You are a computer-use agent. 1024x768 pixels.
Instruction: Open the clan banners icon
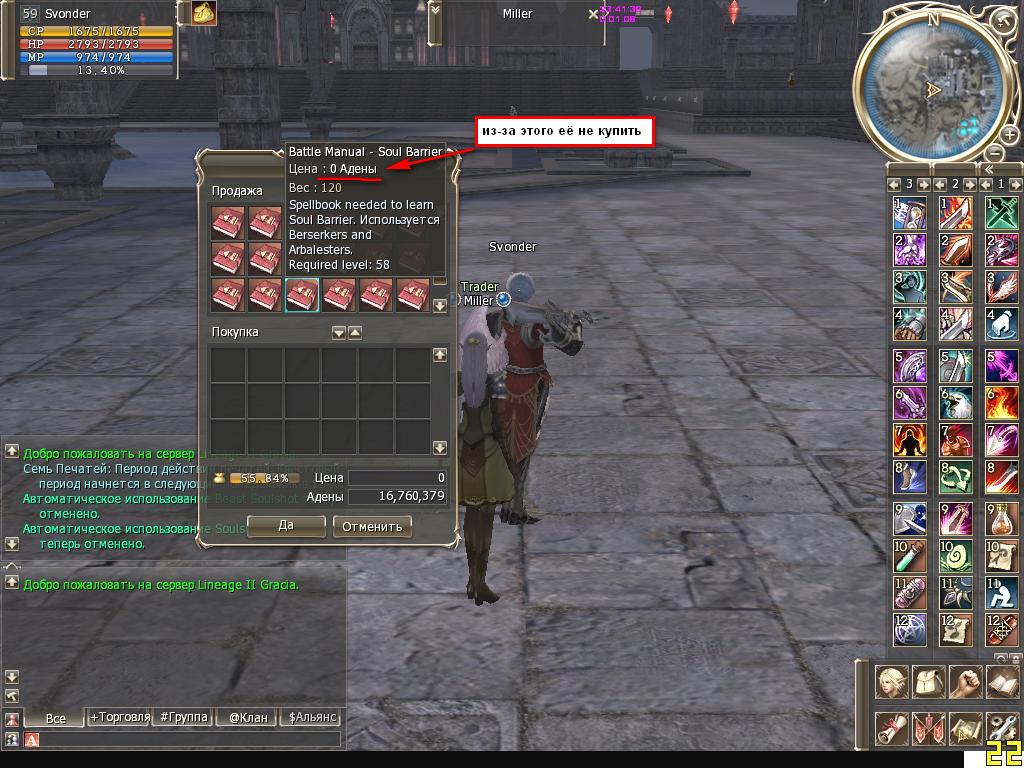click(x=929, y=728)
